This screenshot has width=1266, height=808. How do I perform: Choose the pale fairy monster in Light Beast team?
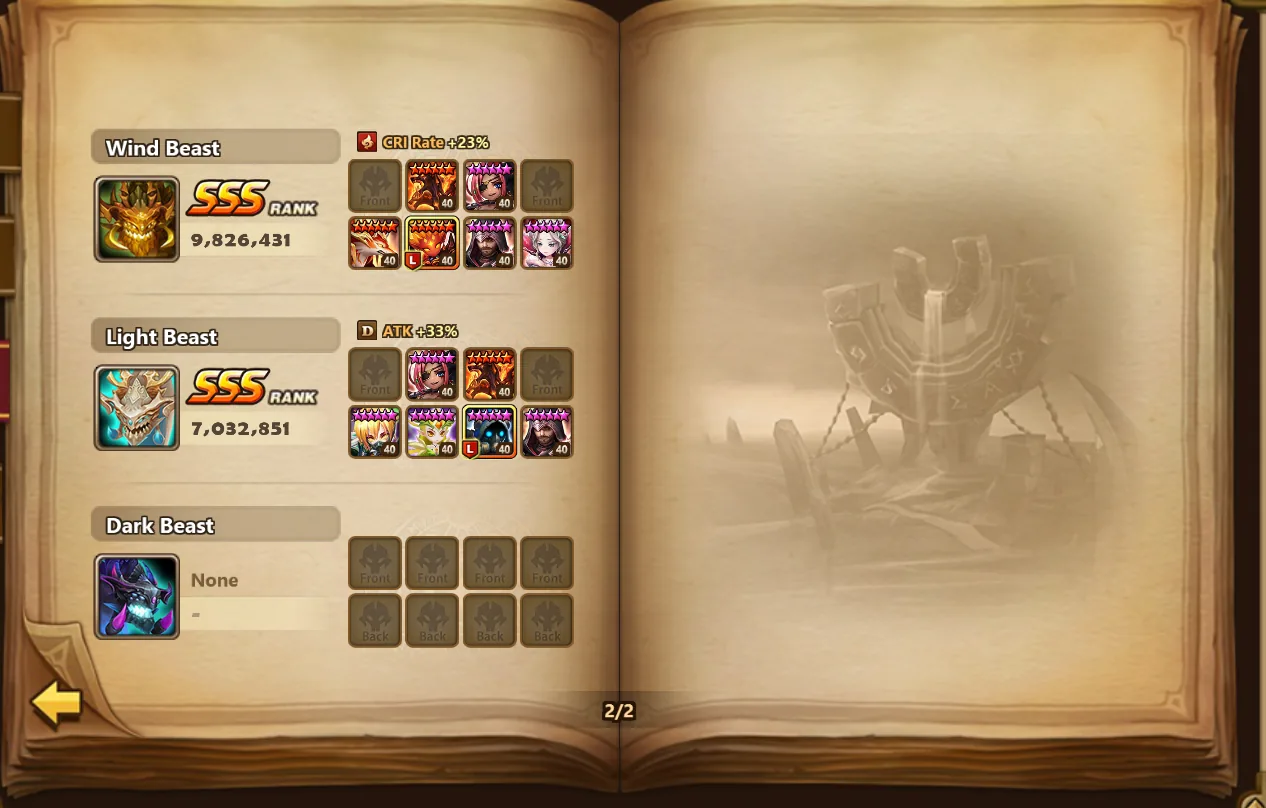pos(432,432)
